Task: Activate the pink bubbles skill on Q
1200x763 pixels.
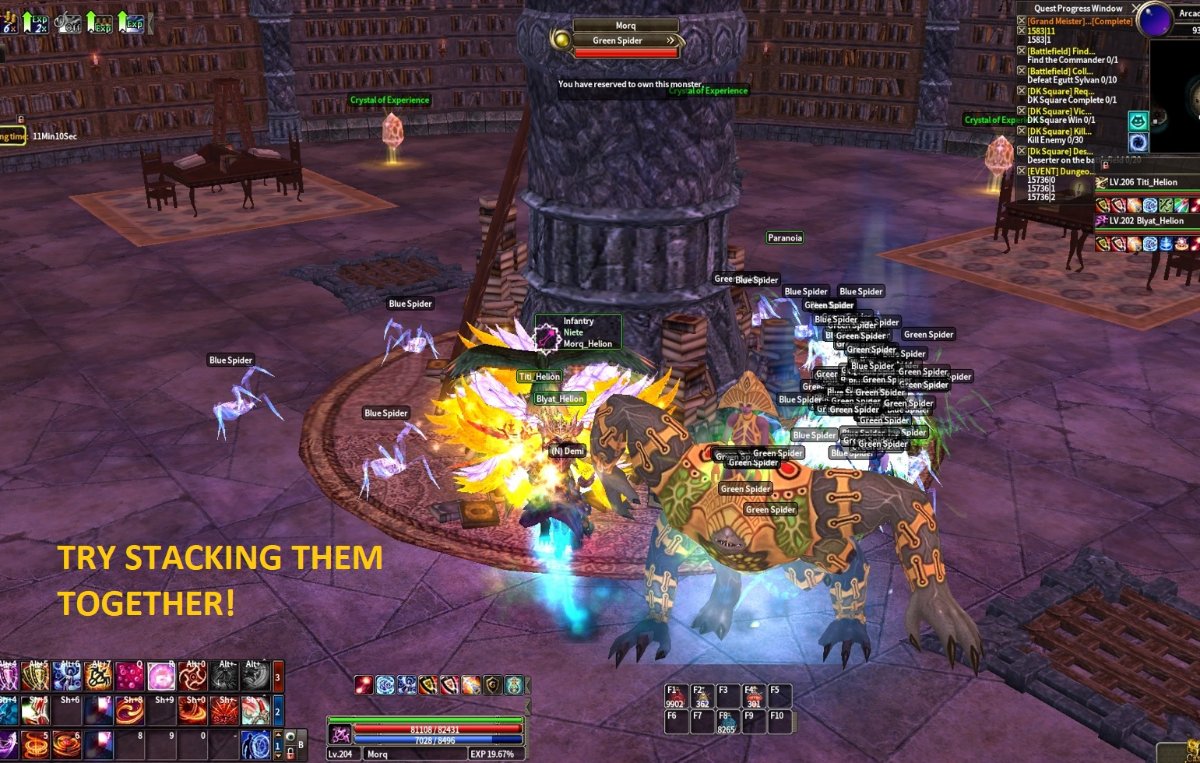Action: 129,677
